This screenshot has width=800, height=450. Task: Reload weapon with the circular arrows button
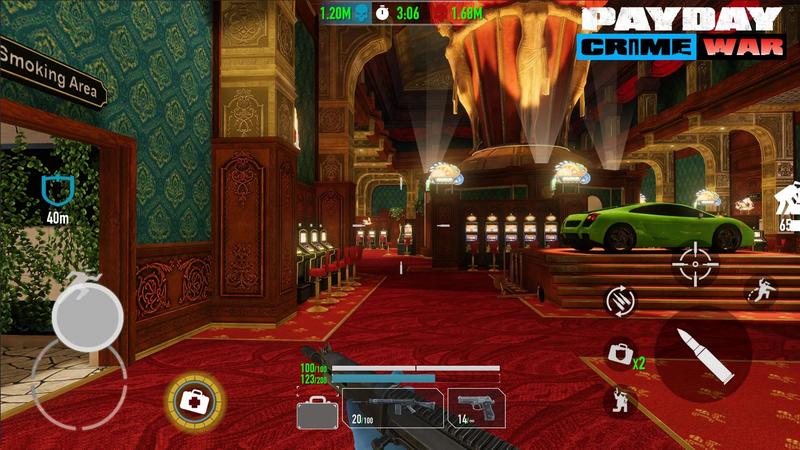coord(618,299)
